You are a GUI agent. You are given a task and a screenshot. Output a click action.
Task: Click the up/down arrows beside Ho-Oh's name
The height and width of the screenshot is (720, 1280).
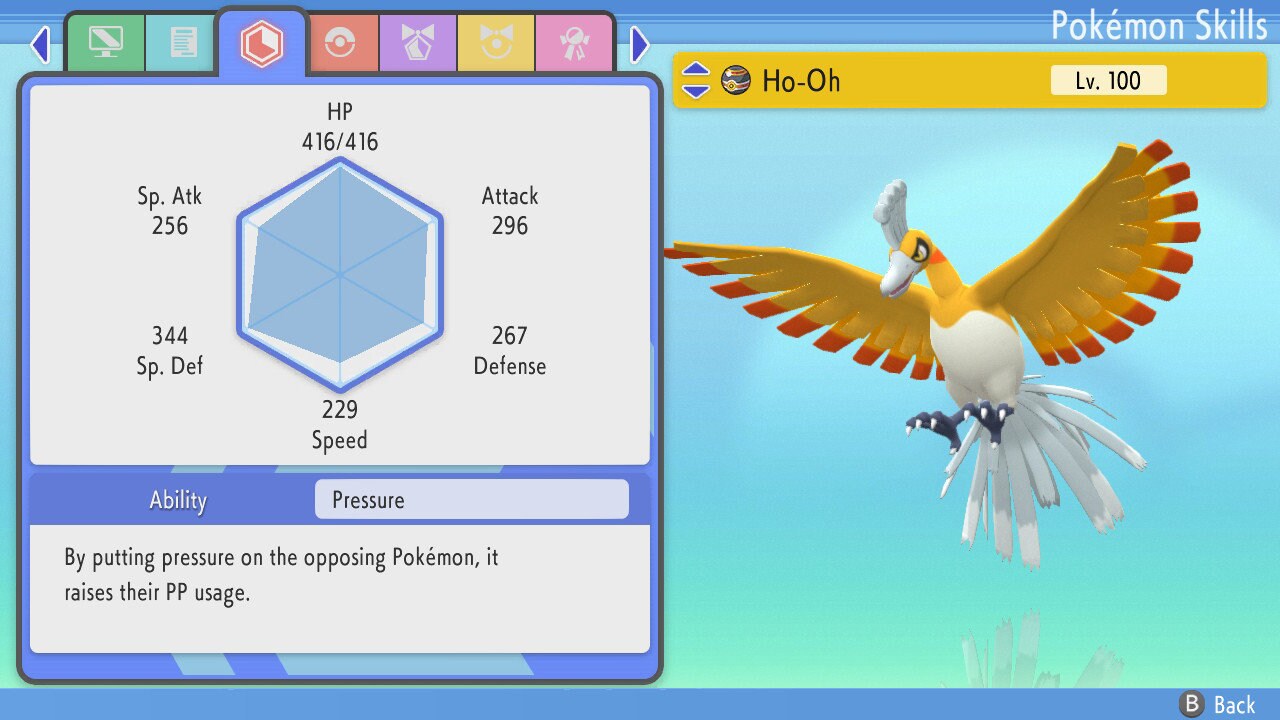click(696, 80)
